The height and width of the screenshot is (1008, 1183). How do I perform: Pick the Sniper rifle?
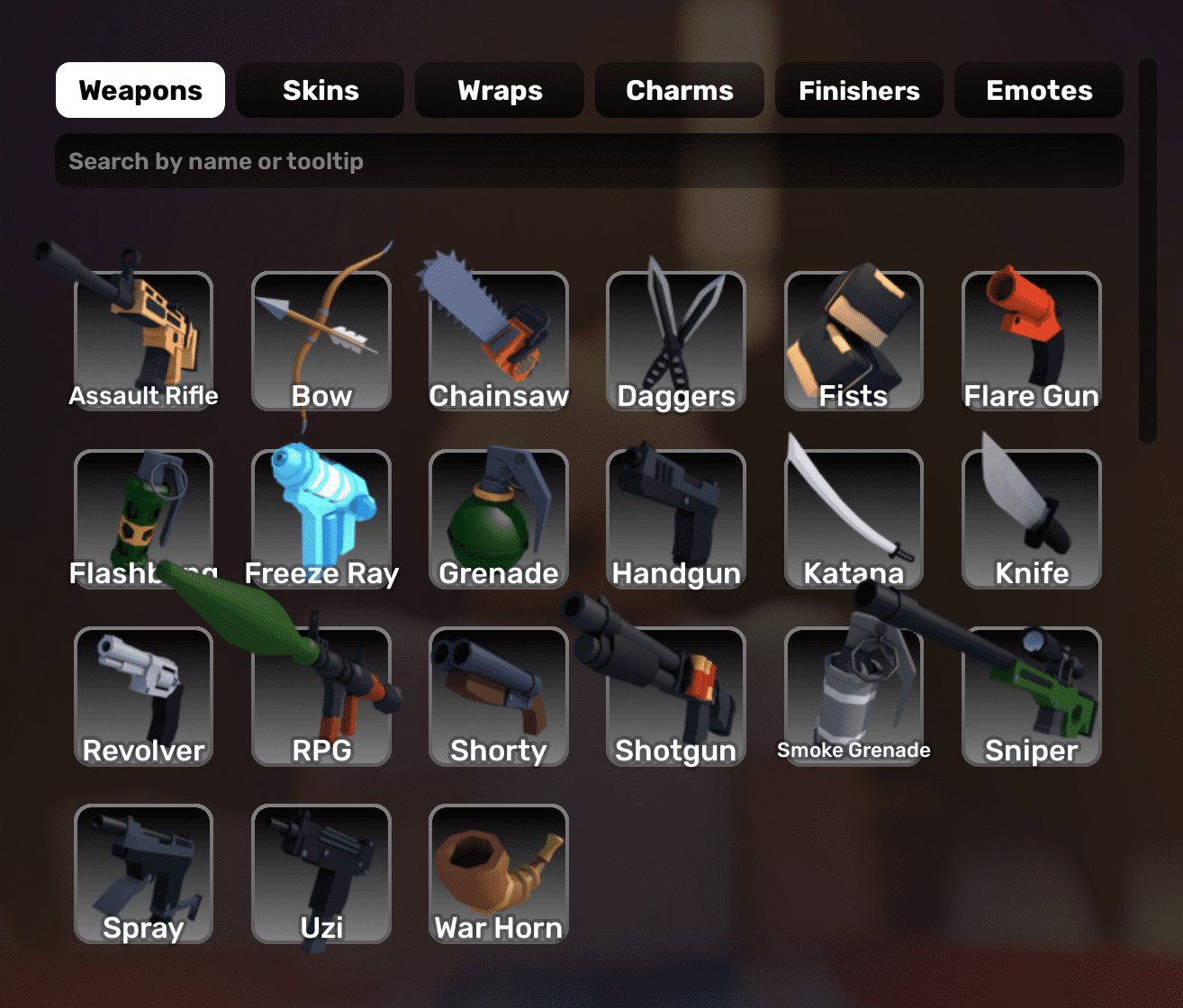point(1031,697)
